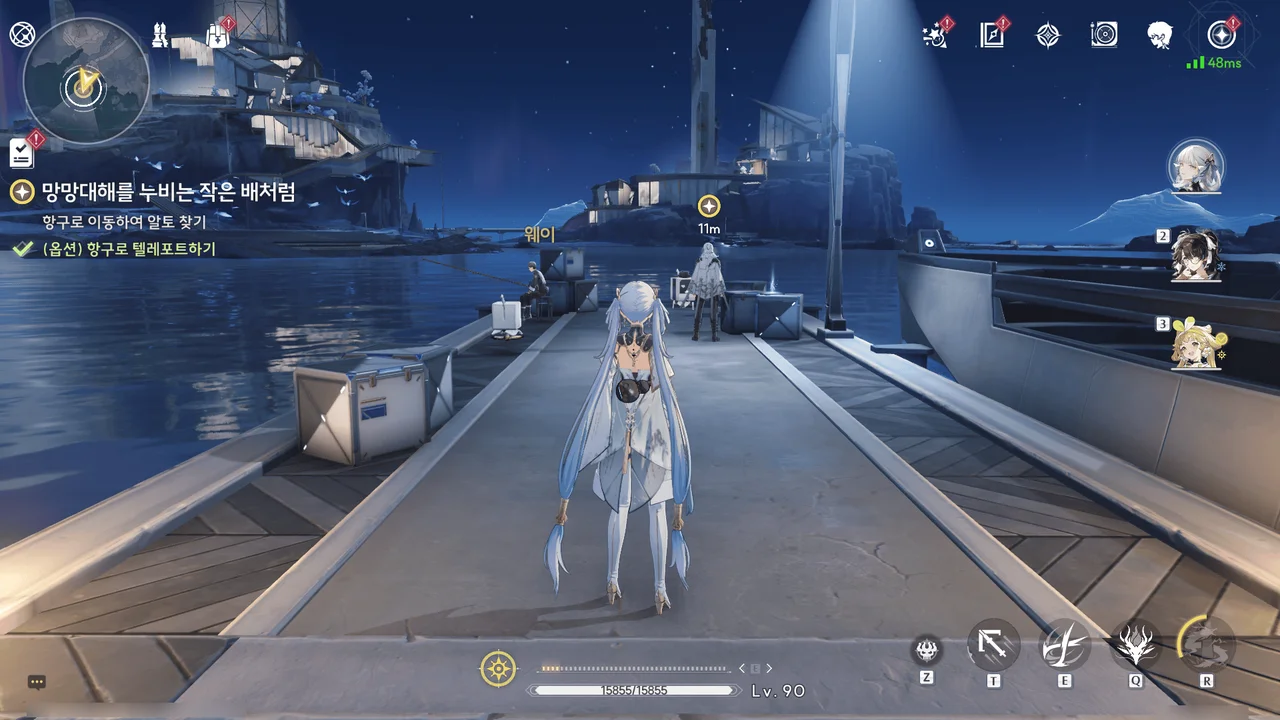Open the circular minimap
This screenshot has height=720, width=1280.
click(x=86, y=82)
